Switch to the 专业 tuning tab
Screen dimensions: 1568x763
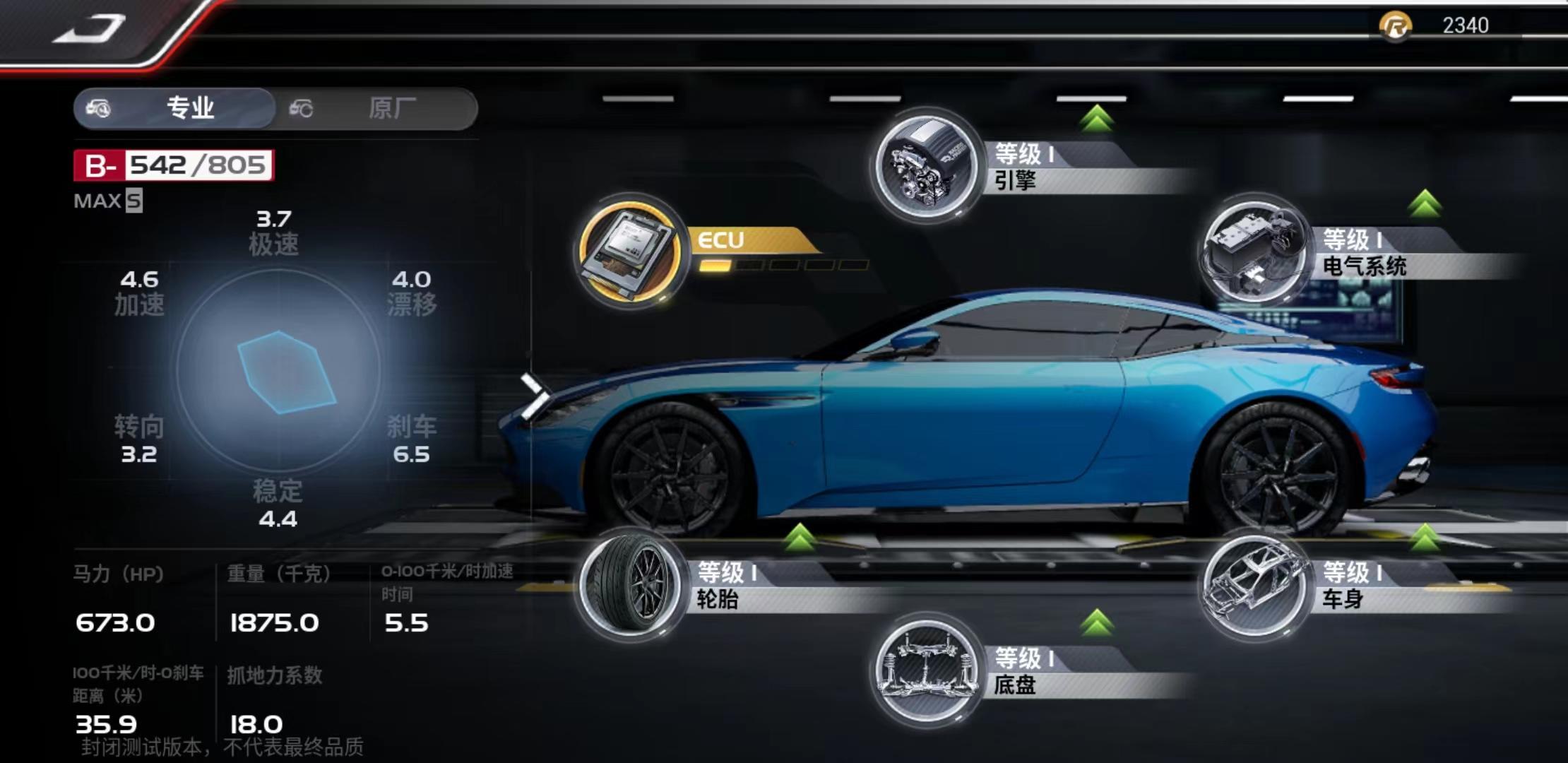coord(175,109)
